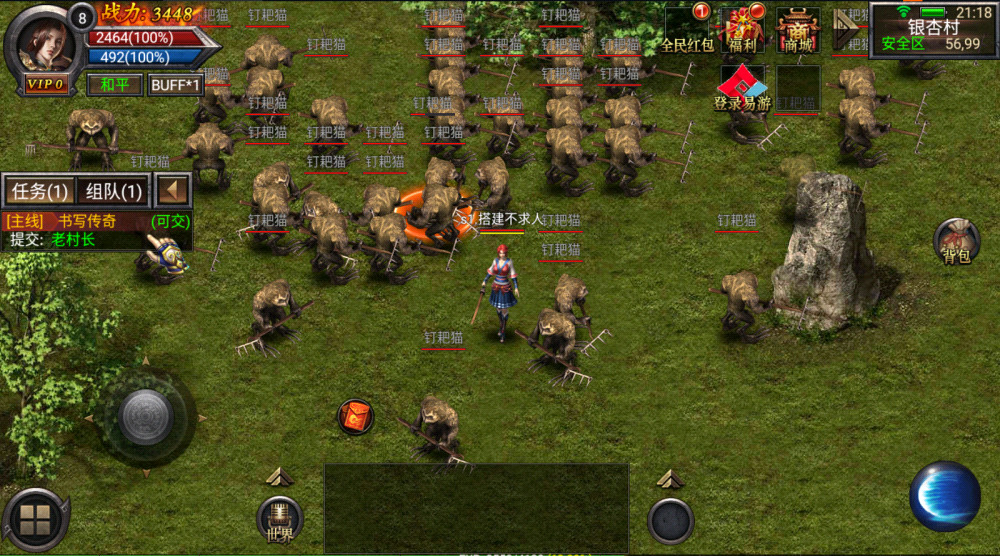The height and width of the screenshot is (556, 1000).
Task: Tap the VIP 0 badge
Action: pyautogui.click(x=47, y=85)
